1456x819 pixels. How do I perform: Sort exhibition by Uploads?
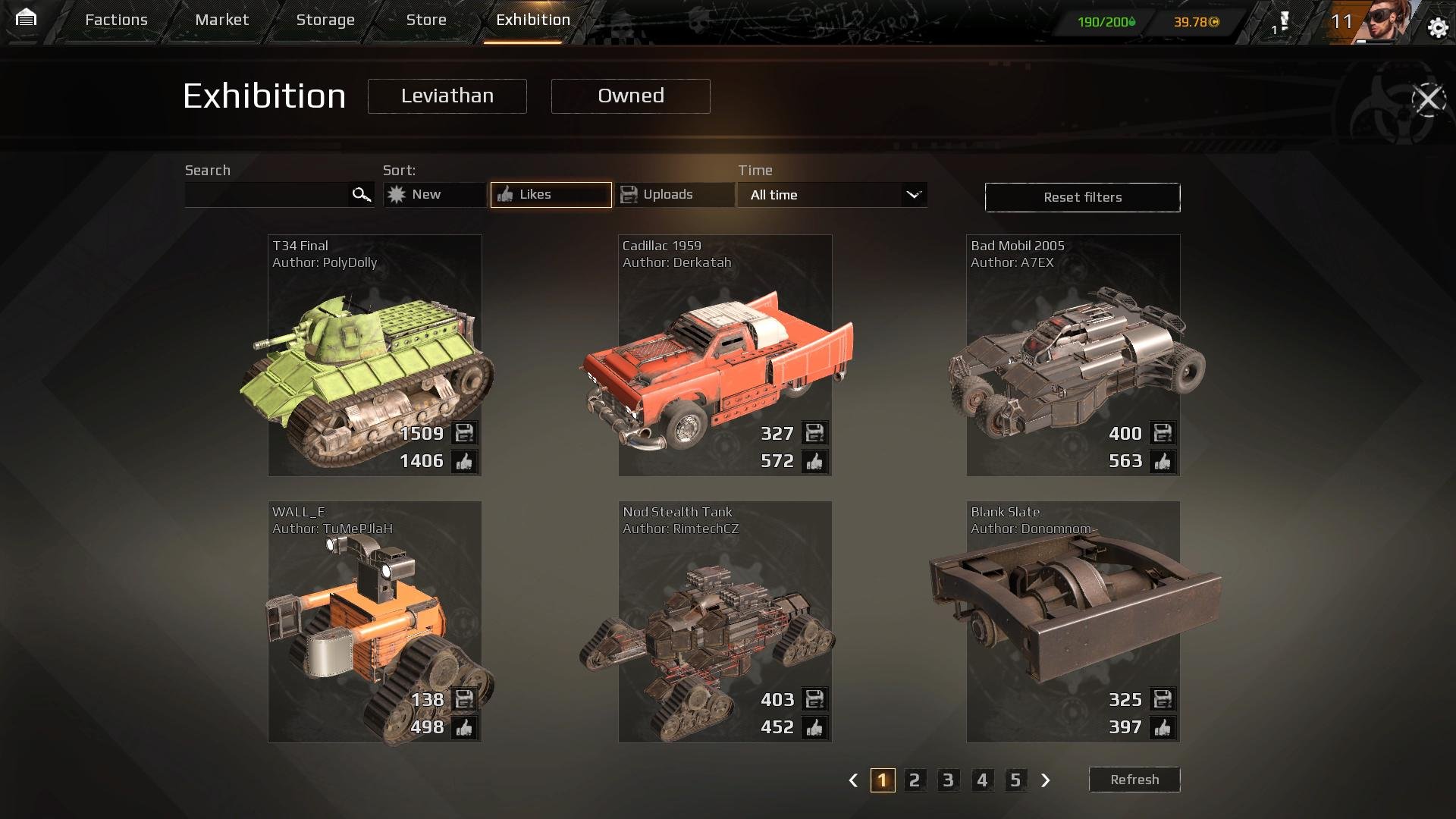coord(675,195)
